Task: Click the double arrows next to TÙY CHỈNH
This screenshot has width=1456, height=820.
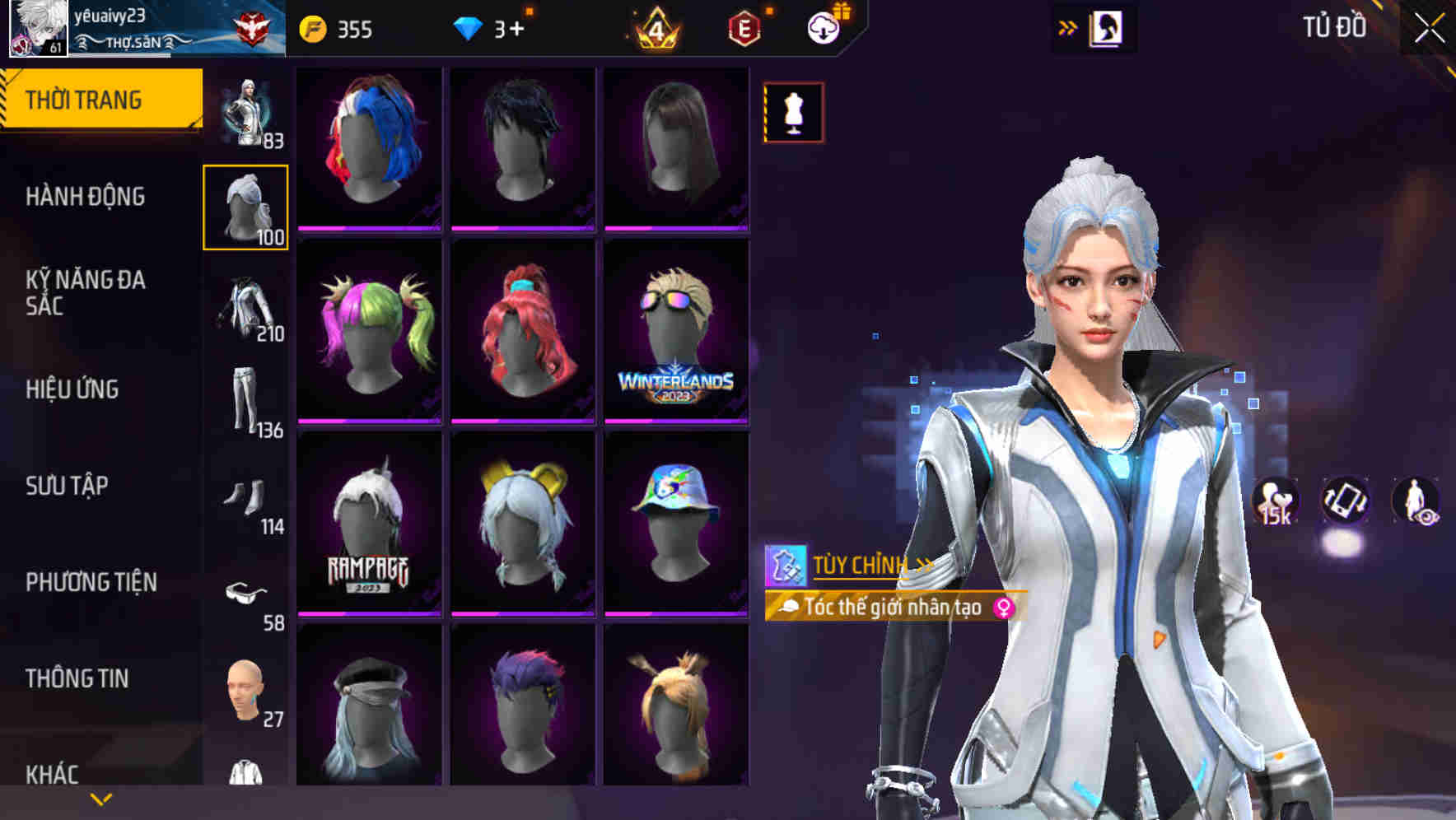Action: click(x=922, y=566)
